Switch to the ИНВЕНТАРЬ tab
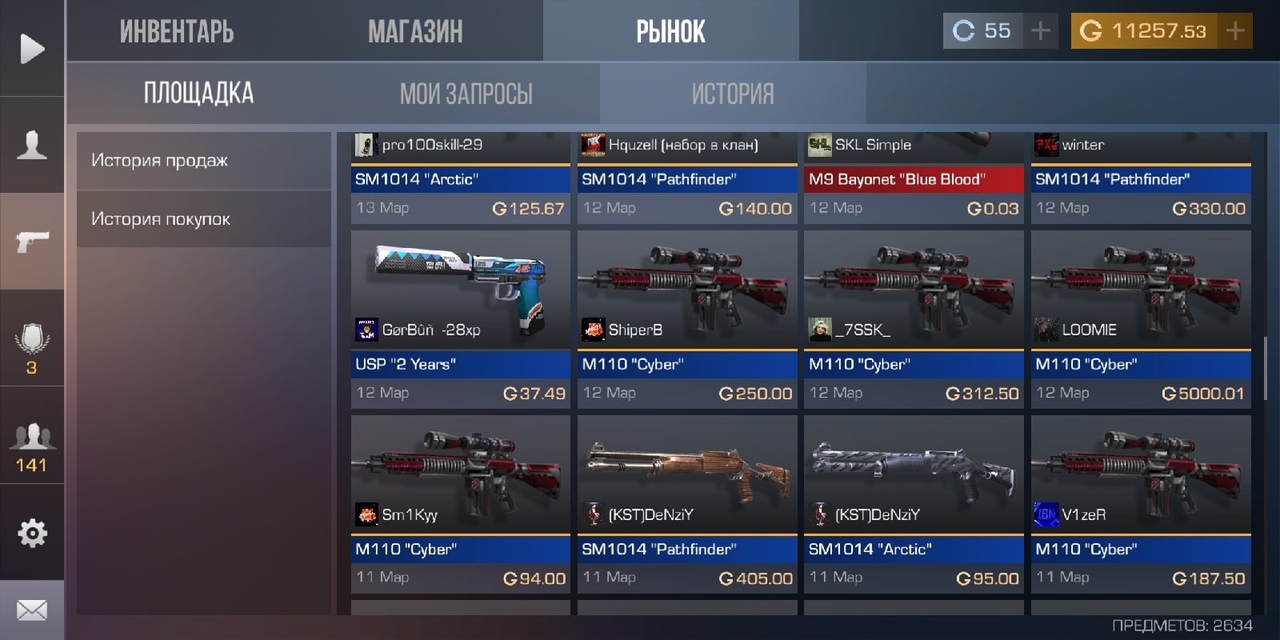 click(x=177, y=31)
